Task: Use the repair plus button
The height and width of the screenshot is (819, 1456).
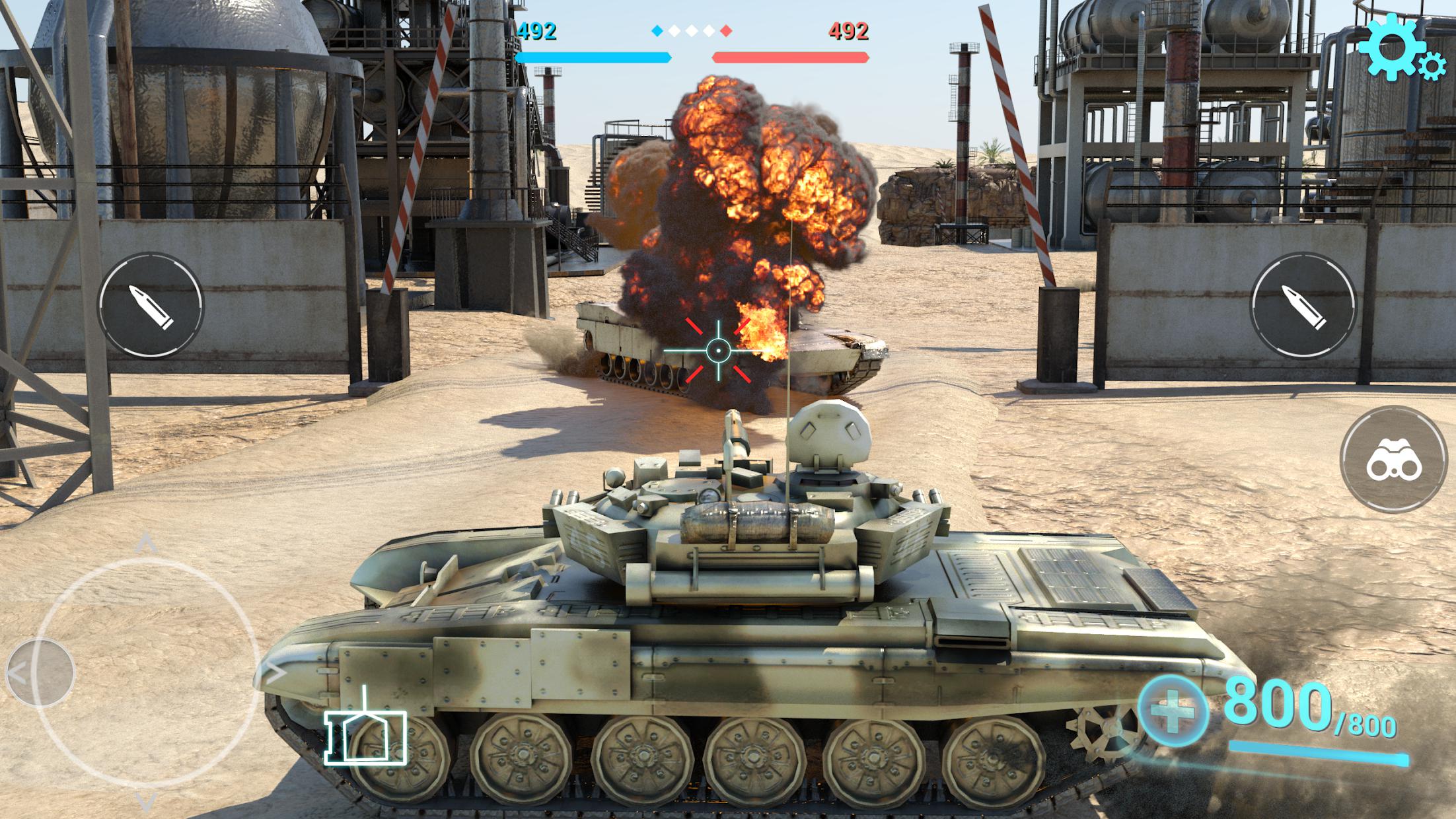Action: click(1173, 712)
